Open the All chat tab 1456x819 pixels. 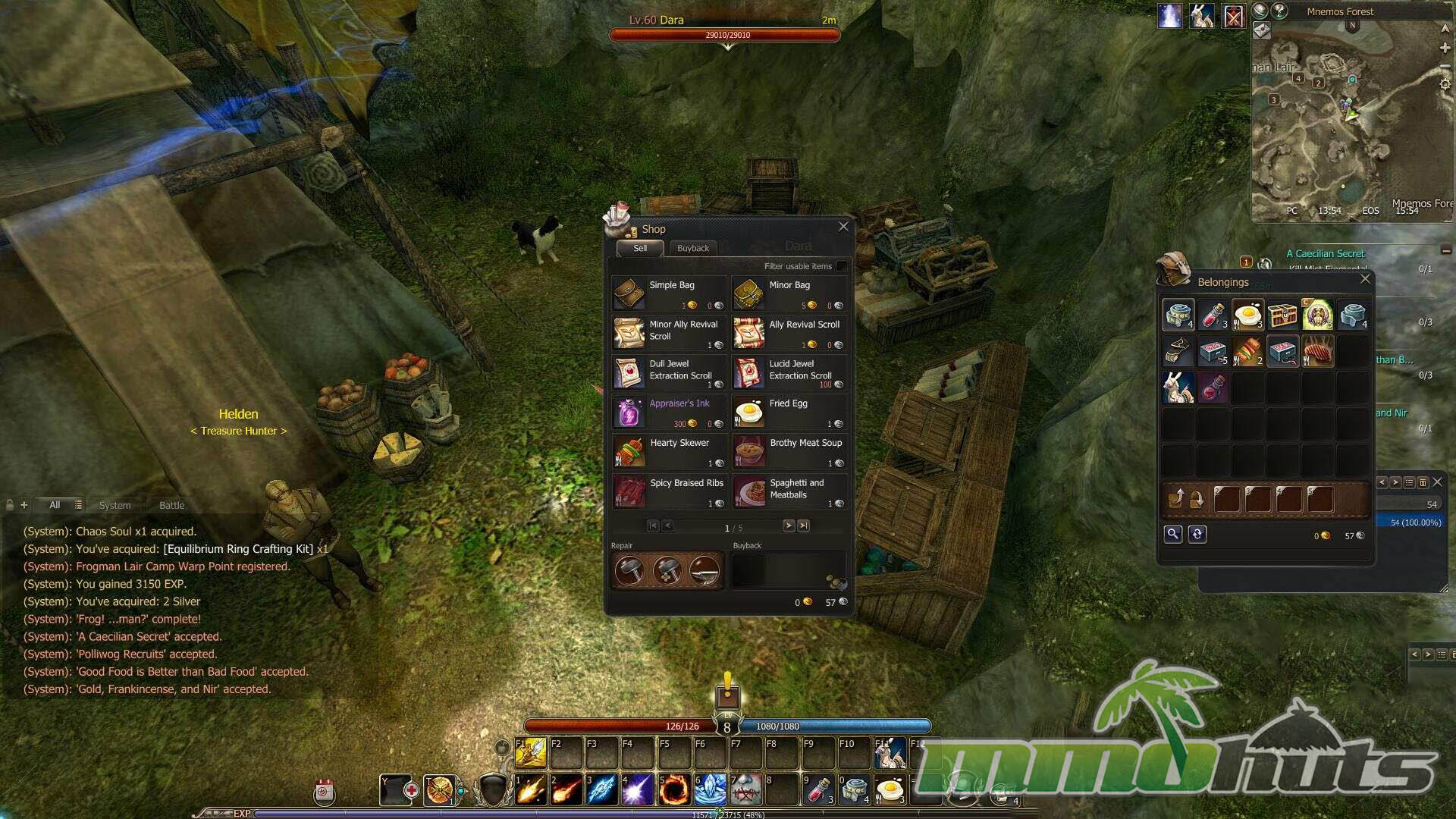pyautogui.click(x=55, y=505)
